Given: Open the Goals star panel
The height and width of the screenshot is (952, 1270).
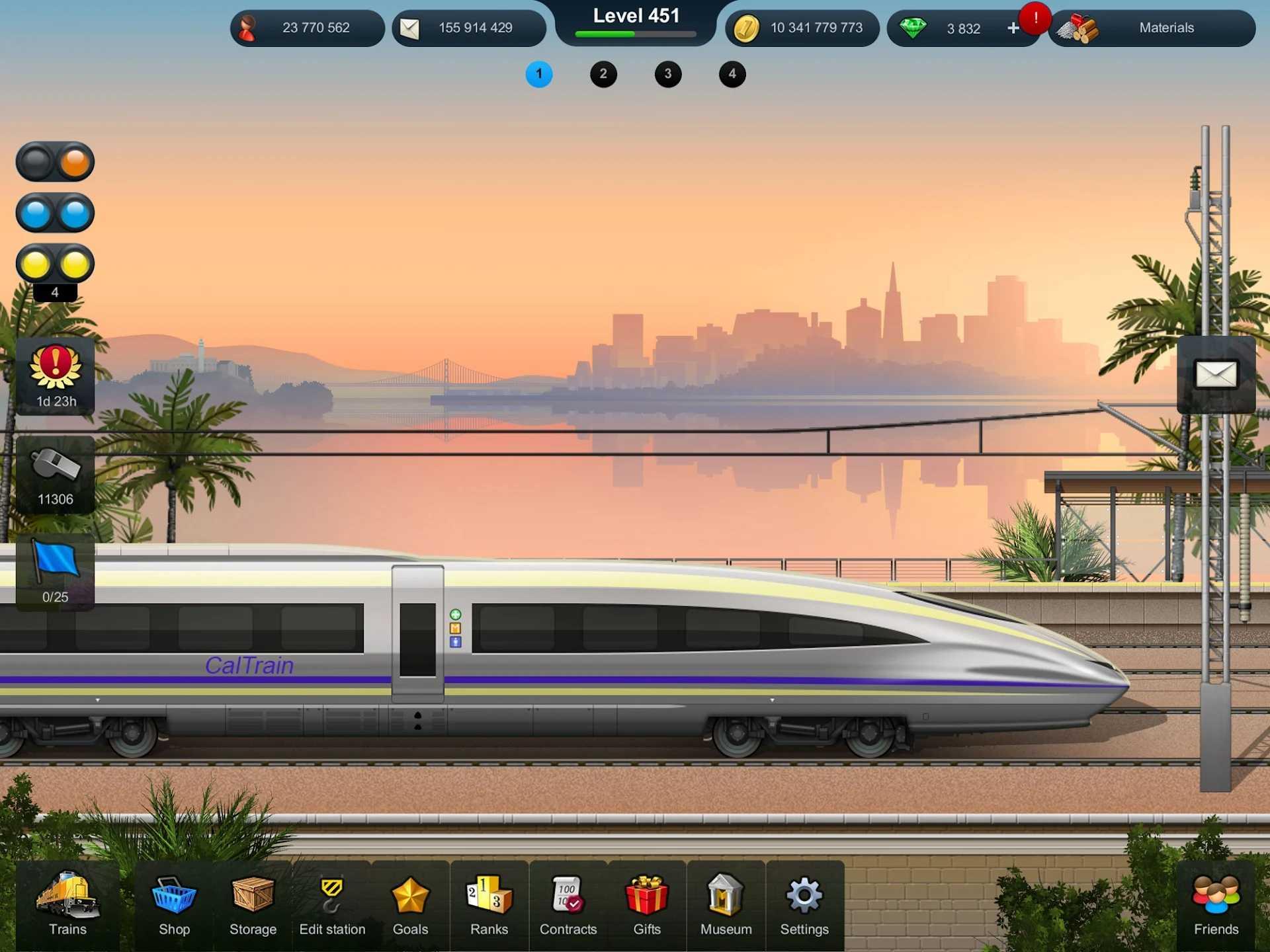Looking at the screenshot, I should [410, 906].
